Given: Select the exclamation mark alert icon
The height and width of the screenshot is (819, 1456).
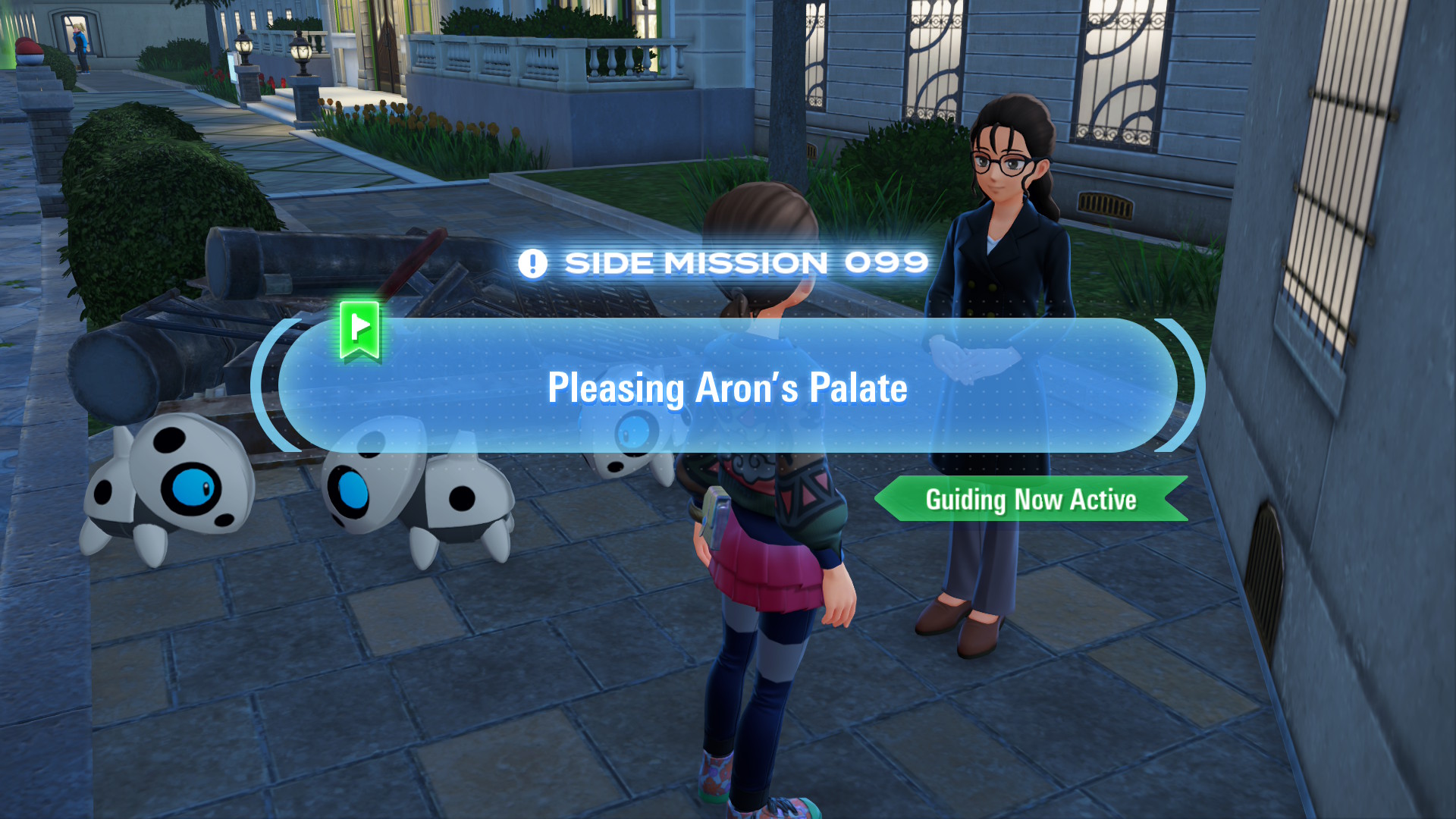Looking at the screenshot, I should click(533, 262).
